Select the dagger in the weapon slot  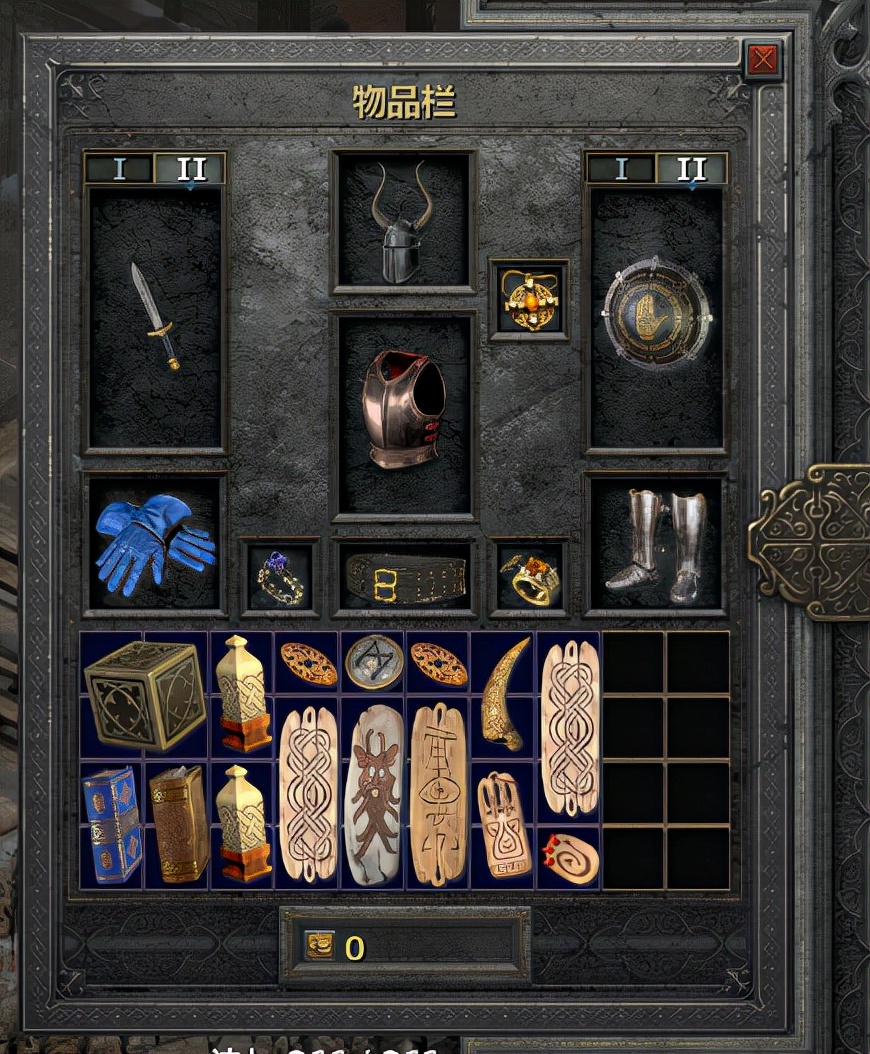tap(155, 316)
